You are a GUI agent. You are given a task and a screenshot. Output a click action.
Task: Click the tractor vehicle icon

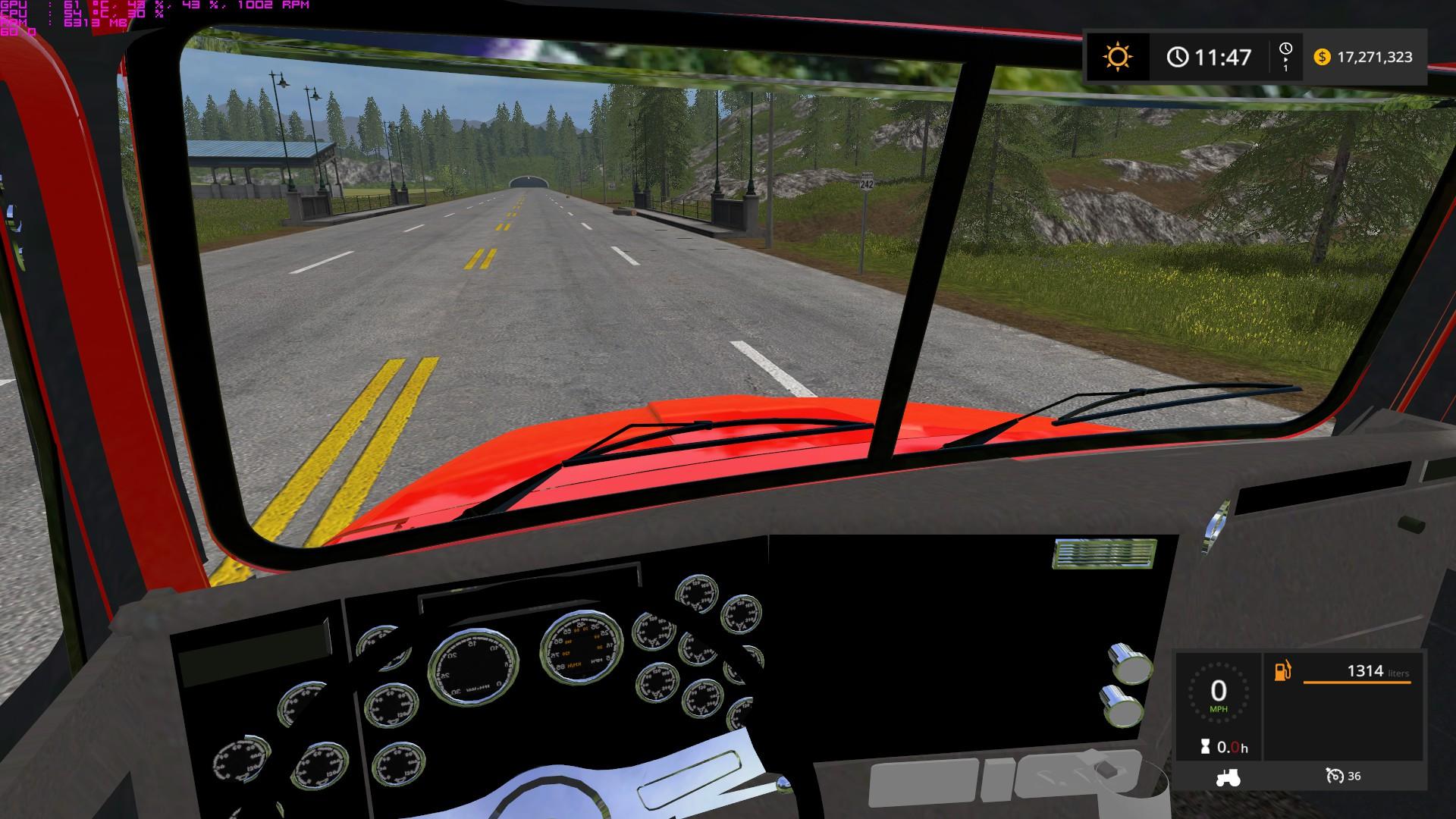1228,777
